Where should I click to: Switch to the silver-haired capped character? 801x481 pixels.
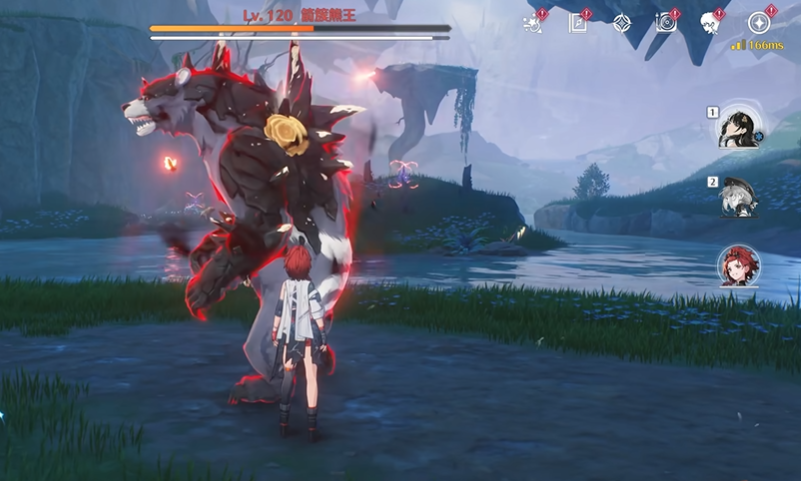click(x=738, y=196)
